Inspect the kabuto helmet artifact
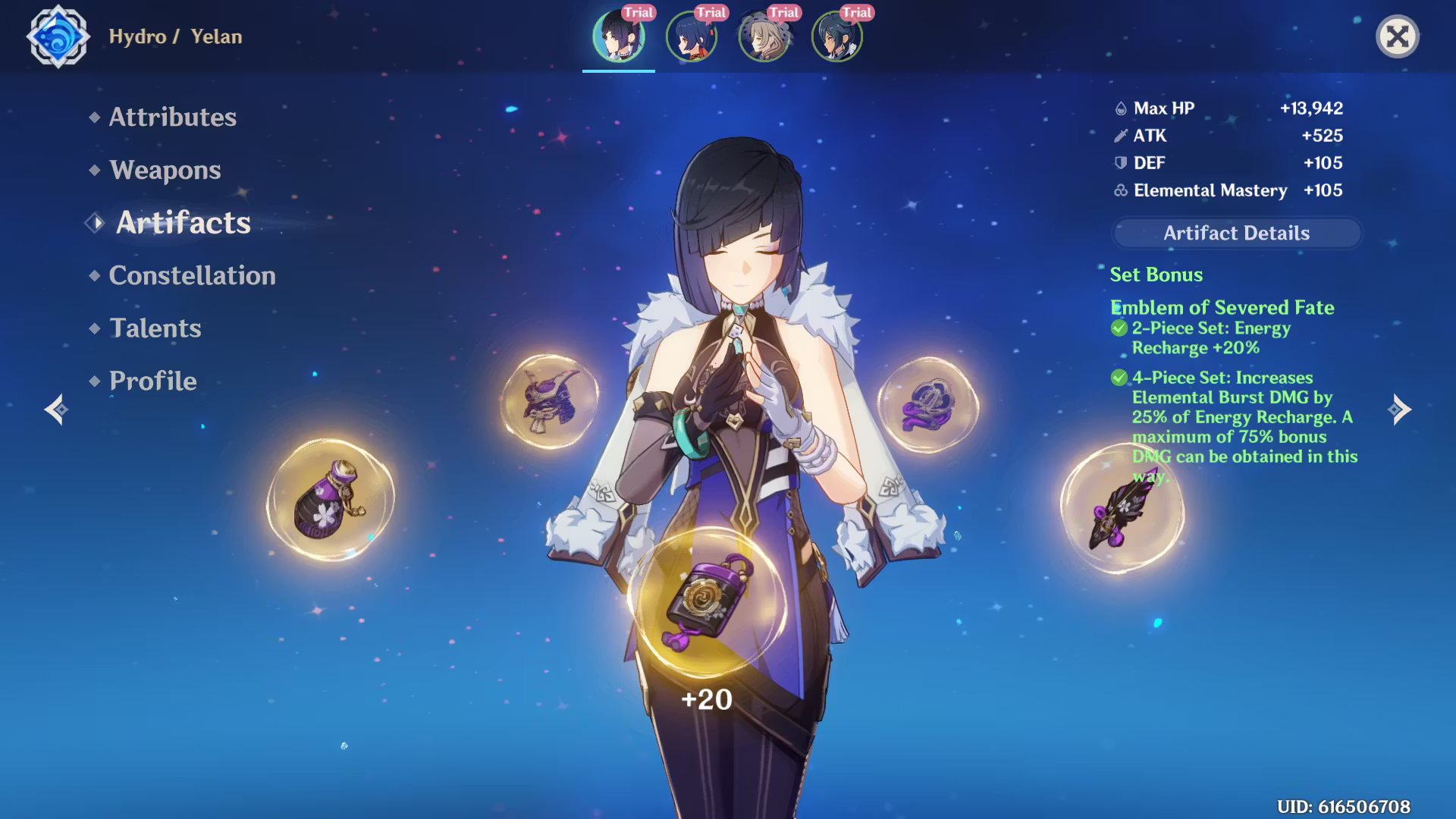Image resolution: width=1456 pixels, height=819 pixels. 550,402
